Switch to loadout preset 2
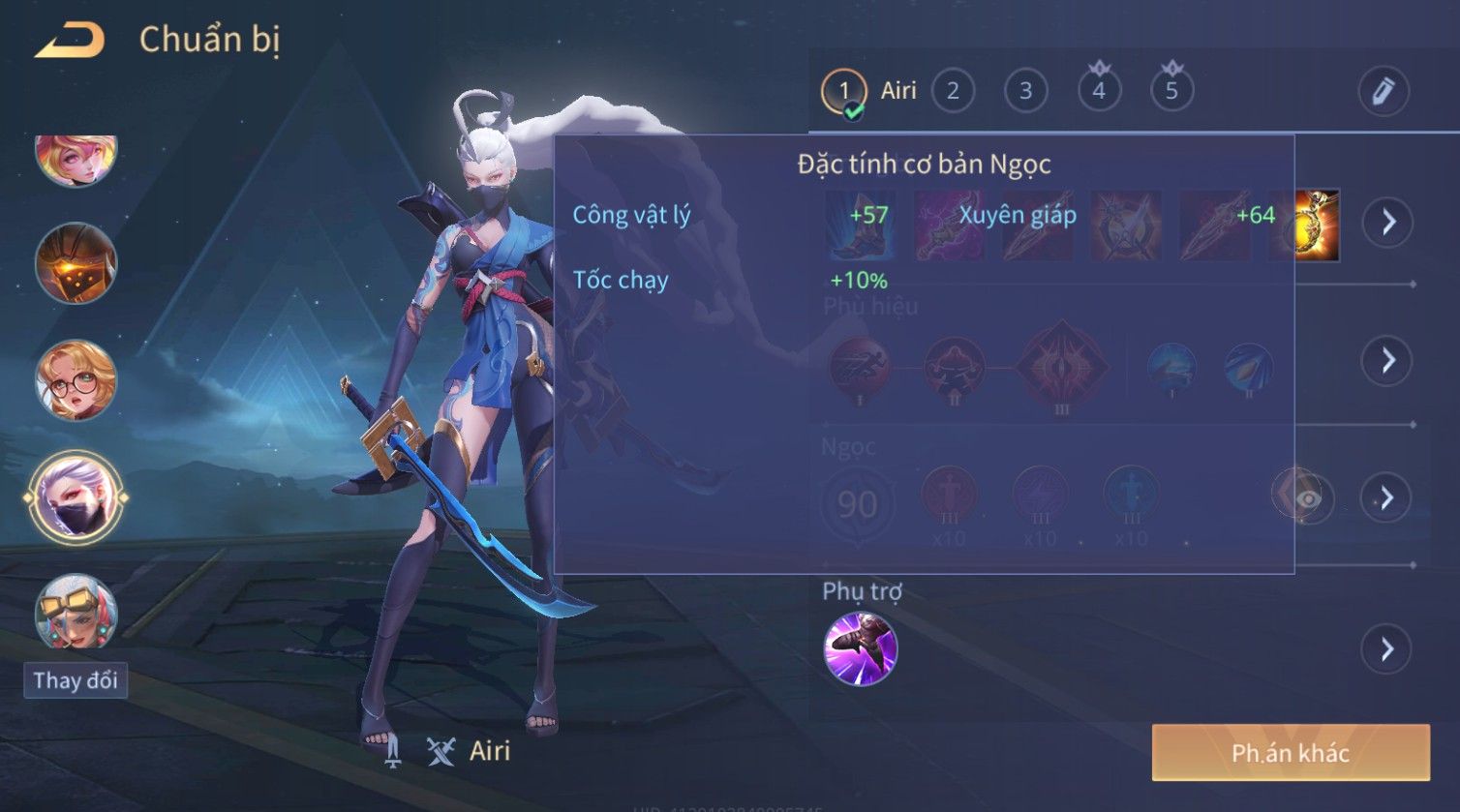 (x=953, y=92)
